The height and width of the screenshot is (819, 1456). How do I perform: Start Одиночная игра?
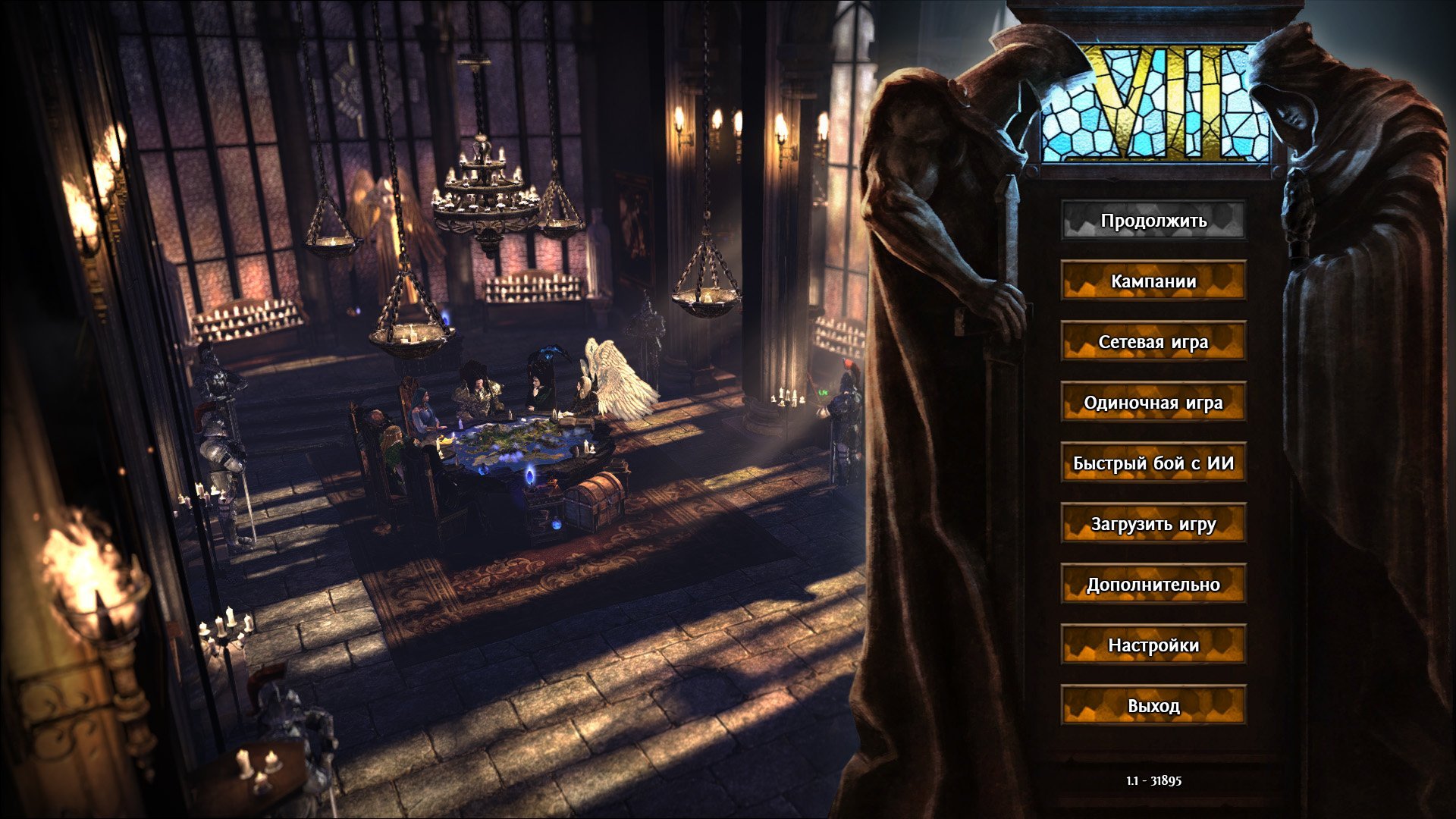1153,403
